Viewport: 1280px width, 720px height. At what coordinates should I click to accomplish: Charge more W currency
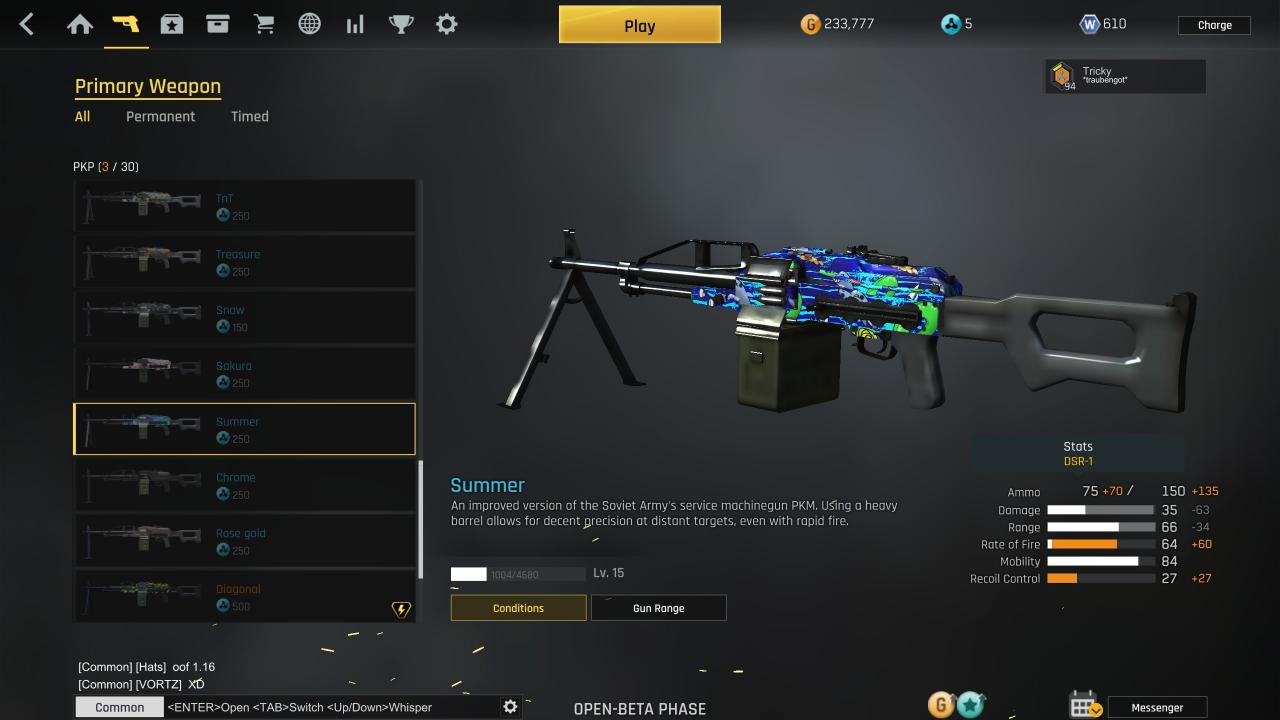click(1214, 25)
